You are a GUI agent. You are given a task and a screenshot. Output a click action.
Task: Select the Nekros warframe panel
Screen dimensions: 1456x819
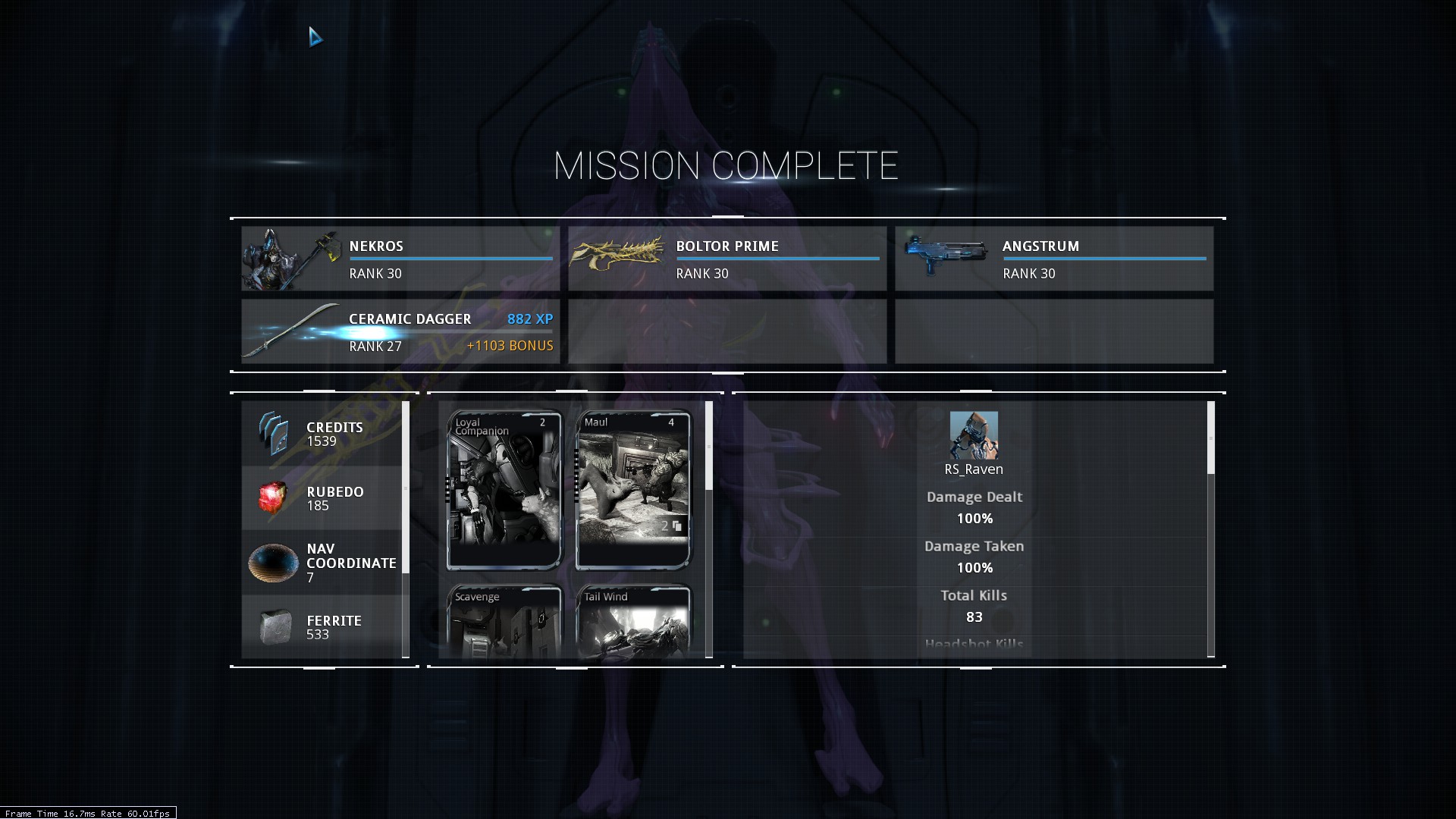click(x=400, y=259)
